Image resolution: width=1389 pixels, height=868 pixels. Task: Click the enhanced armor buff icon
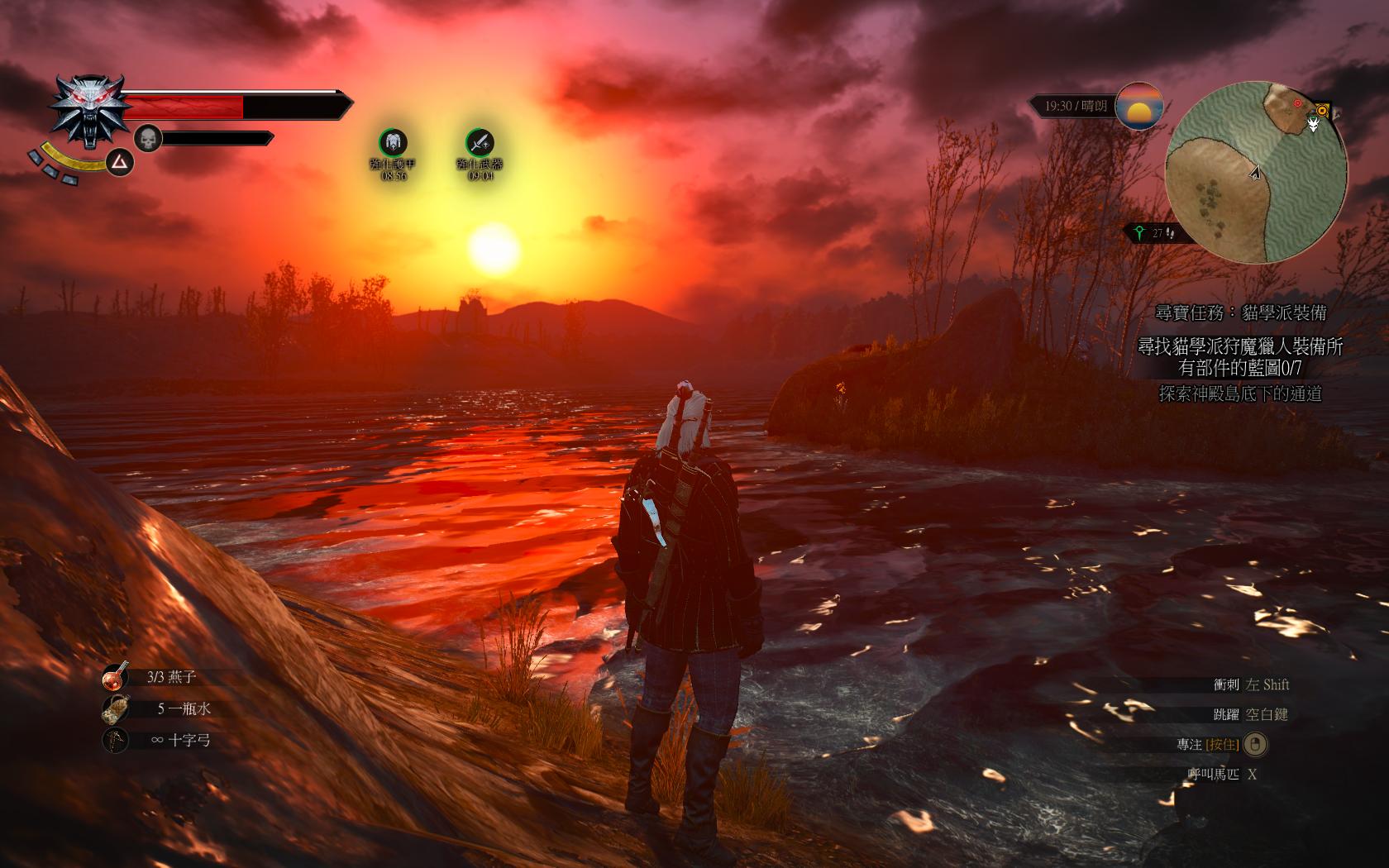(393, 142)
